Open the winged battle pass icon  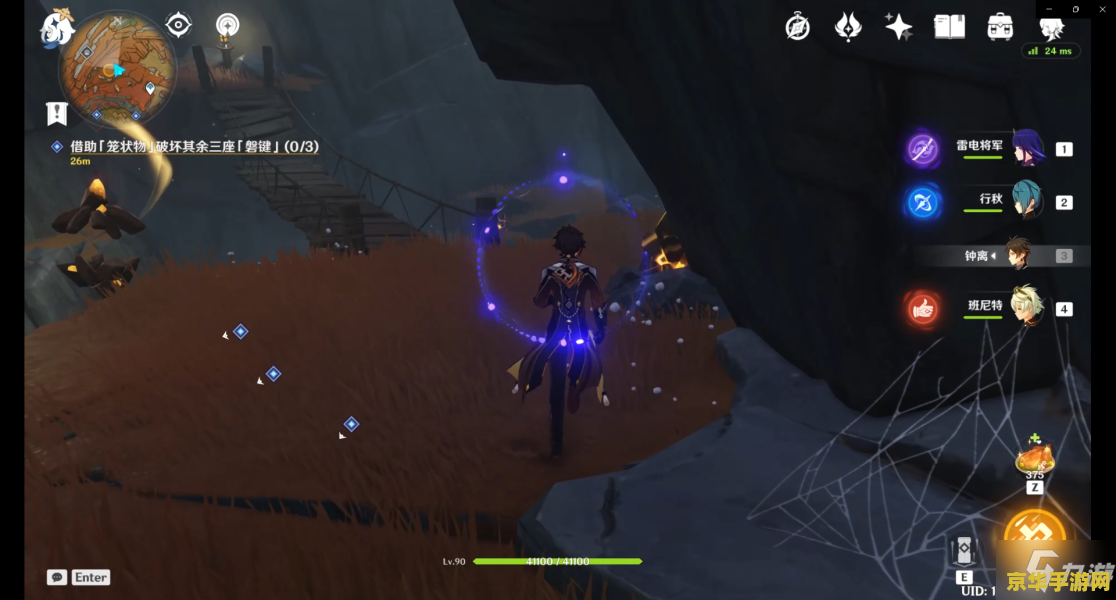pos(848,27)
